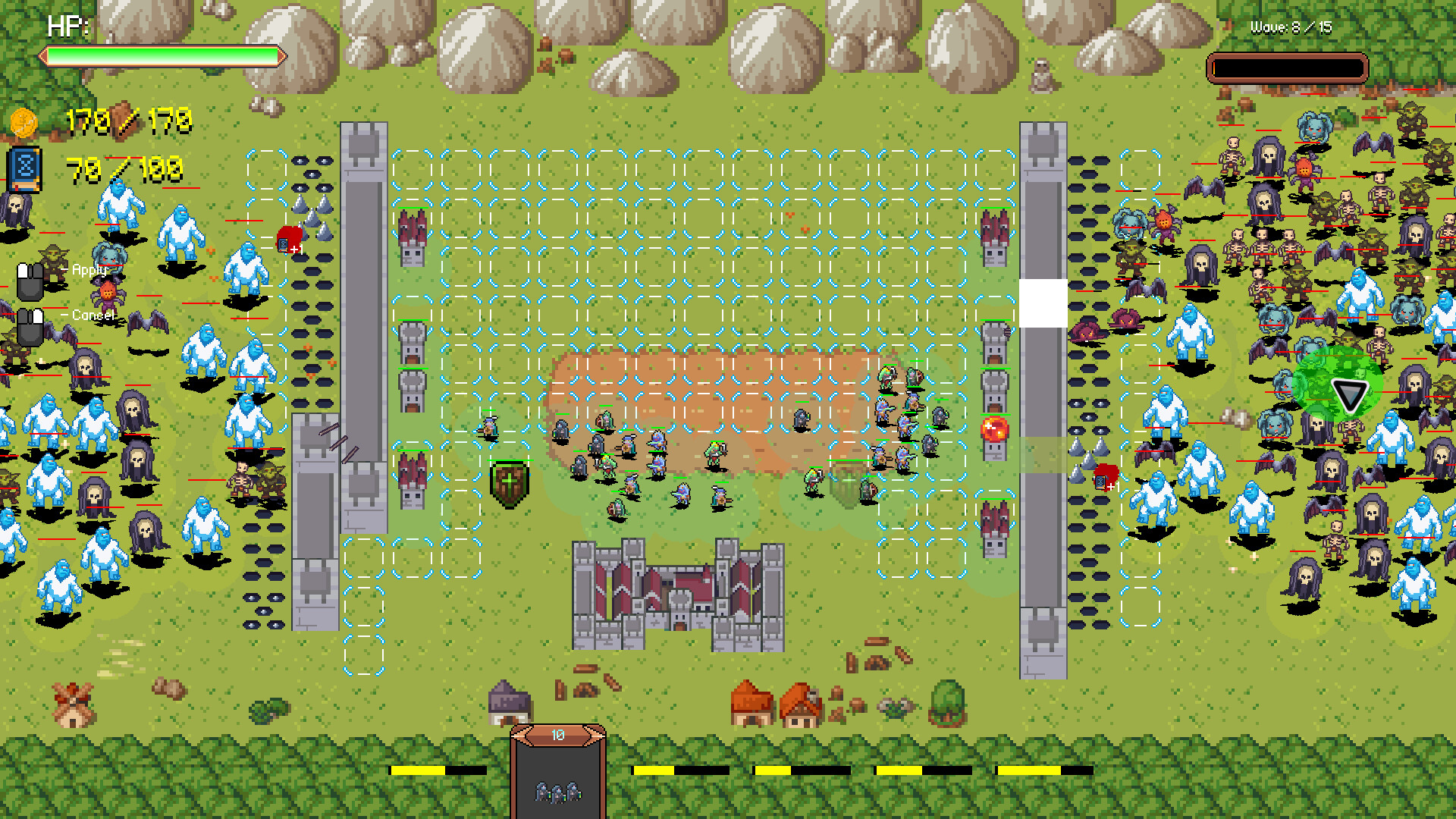Select the green shield emblem on the battlefield
This screenshot has height=819, width=1456.
tap(510, 482)
